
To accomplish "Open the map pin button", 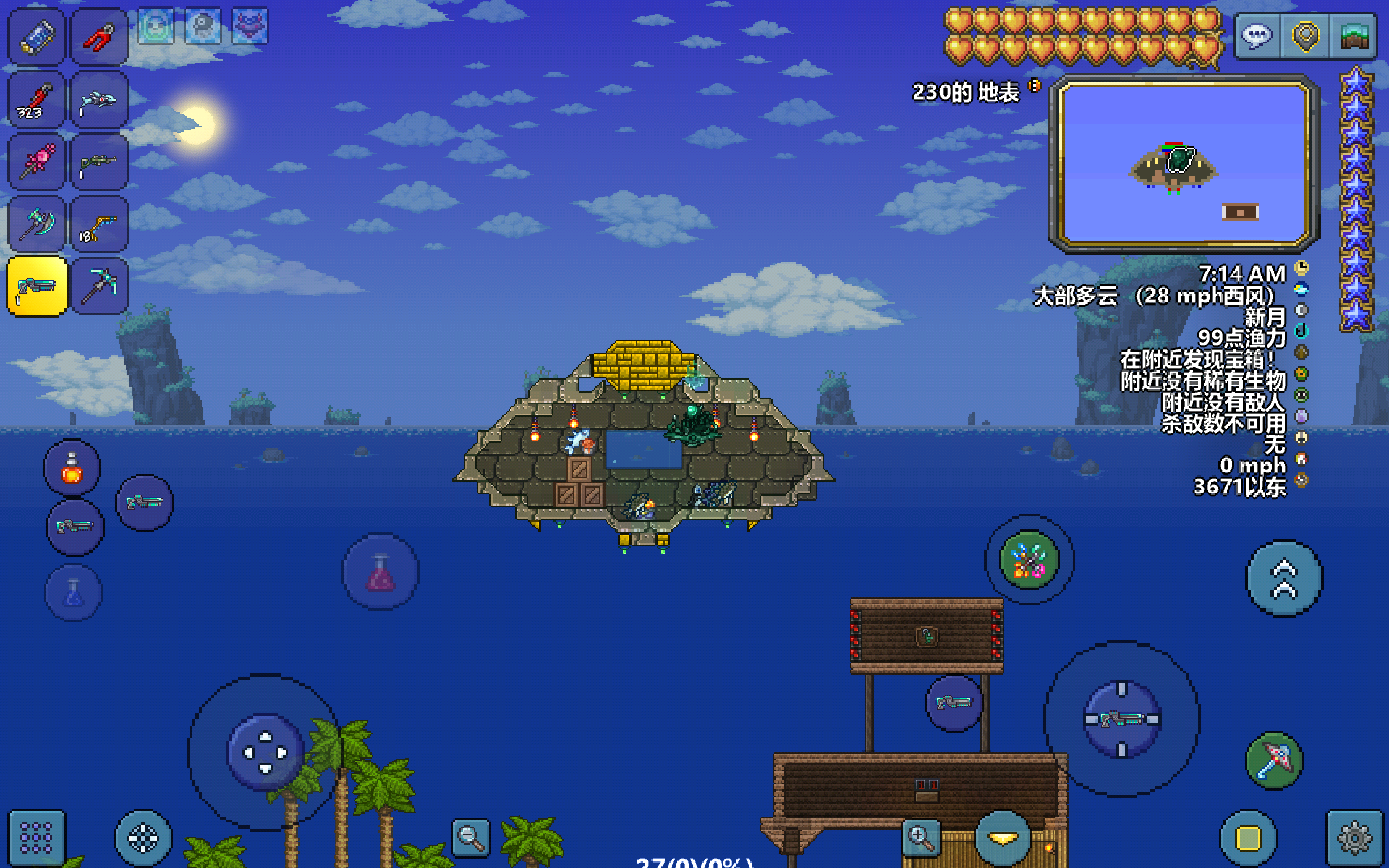I will [1305, 35].
